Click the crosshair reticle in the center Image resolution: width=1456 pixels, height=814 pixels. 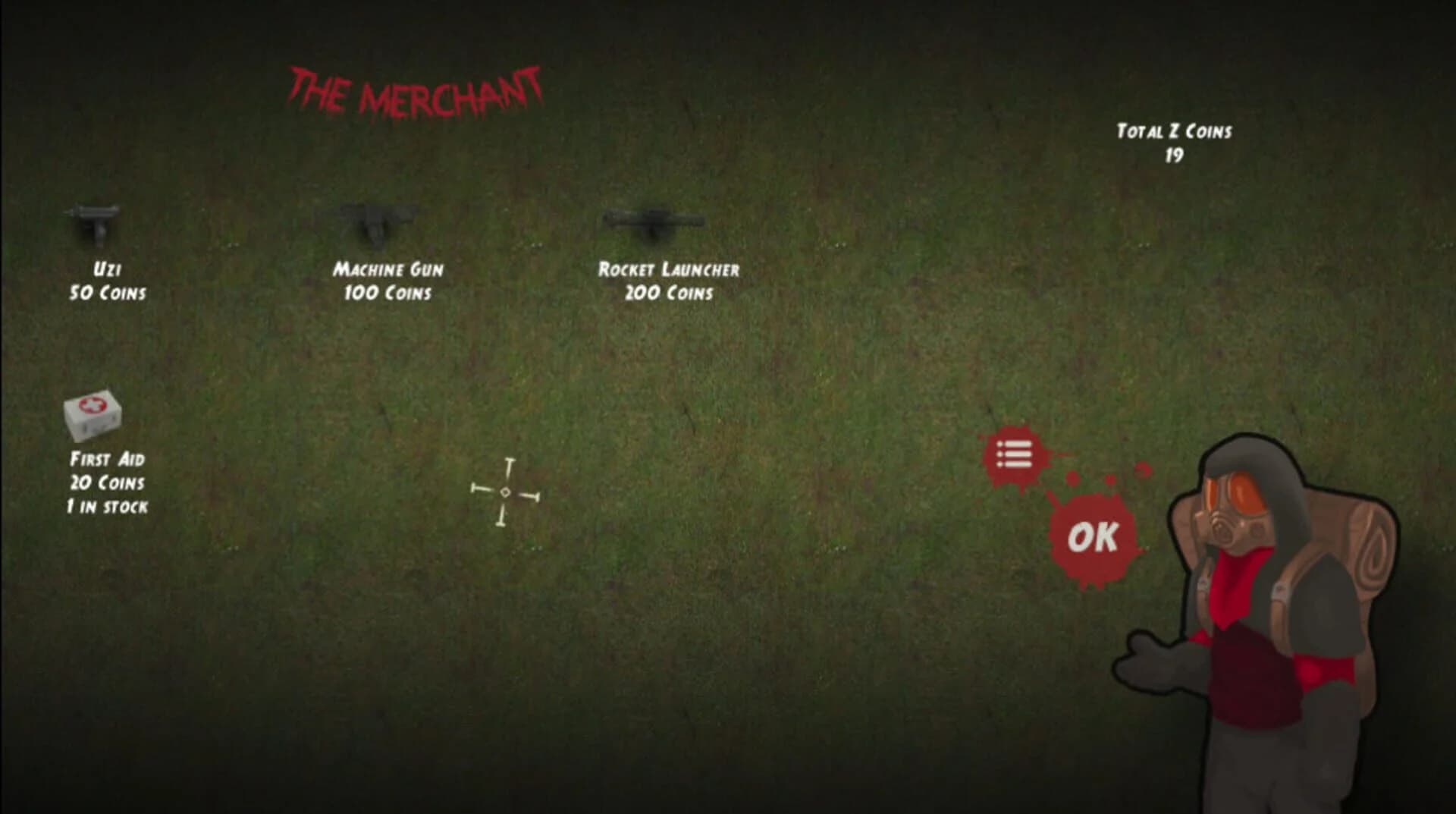(x=504, y=493)
